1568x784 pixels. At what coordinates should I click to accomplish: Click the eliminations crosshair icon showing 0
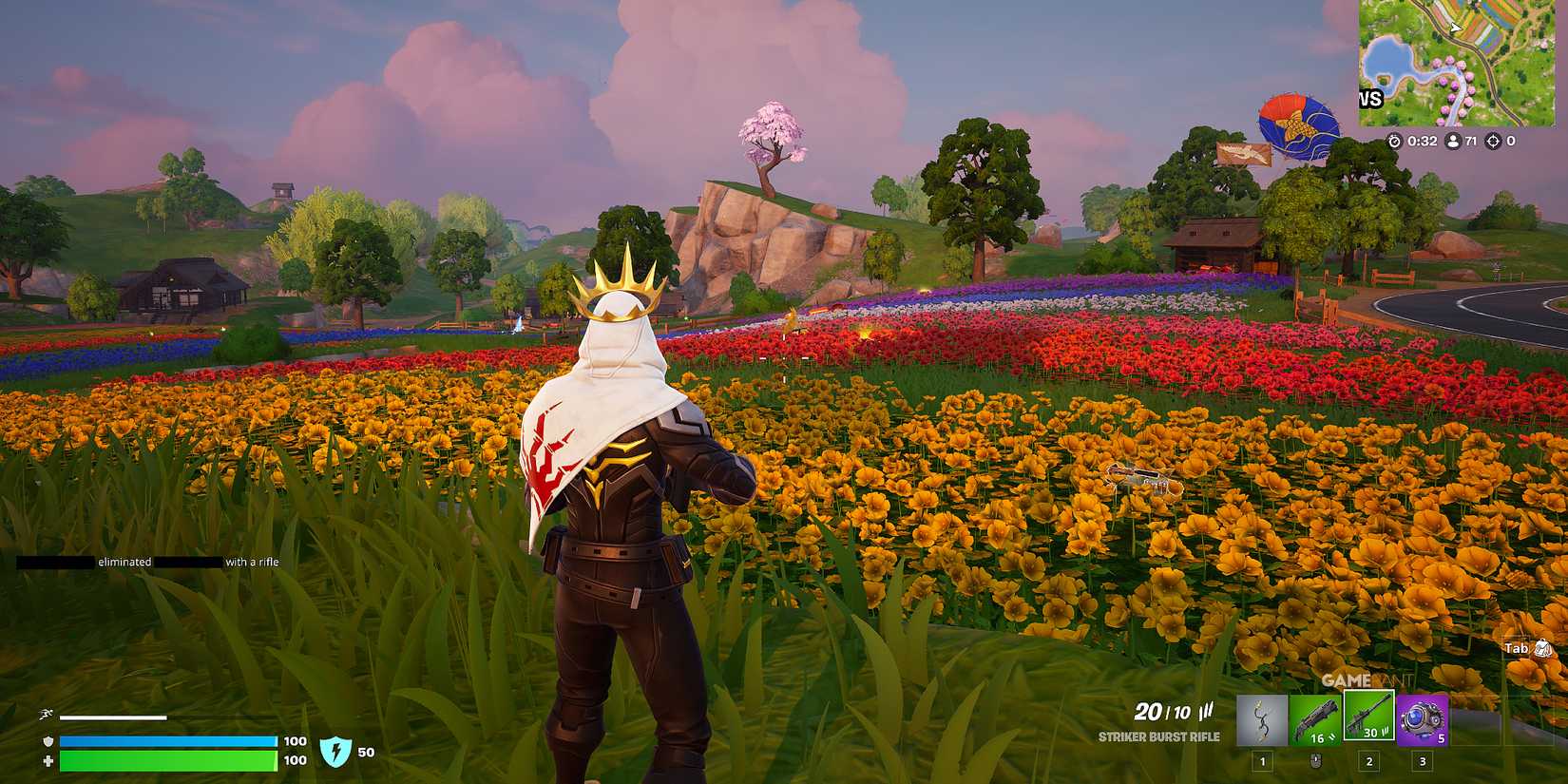click(x=1493, y=141)
